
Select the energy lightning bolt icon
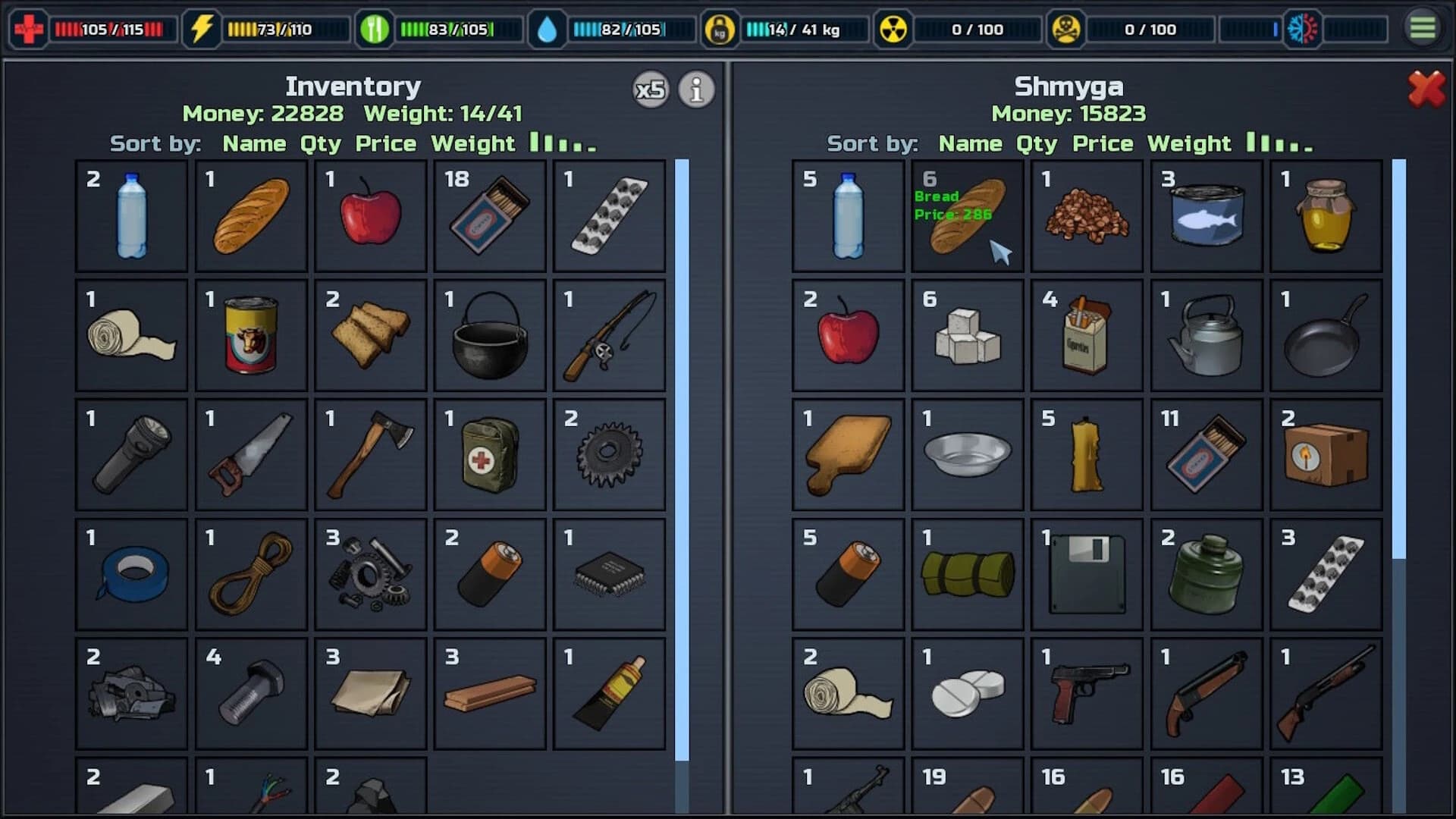coord(202,29)
